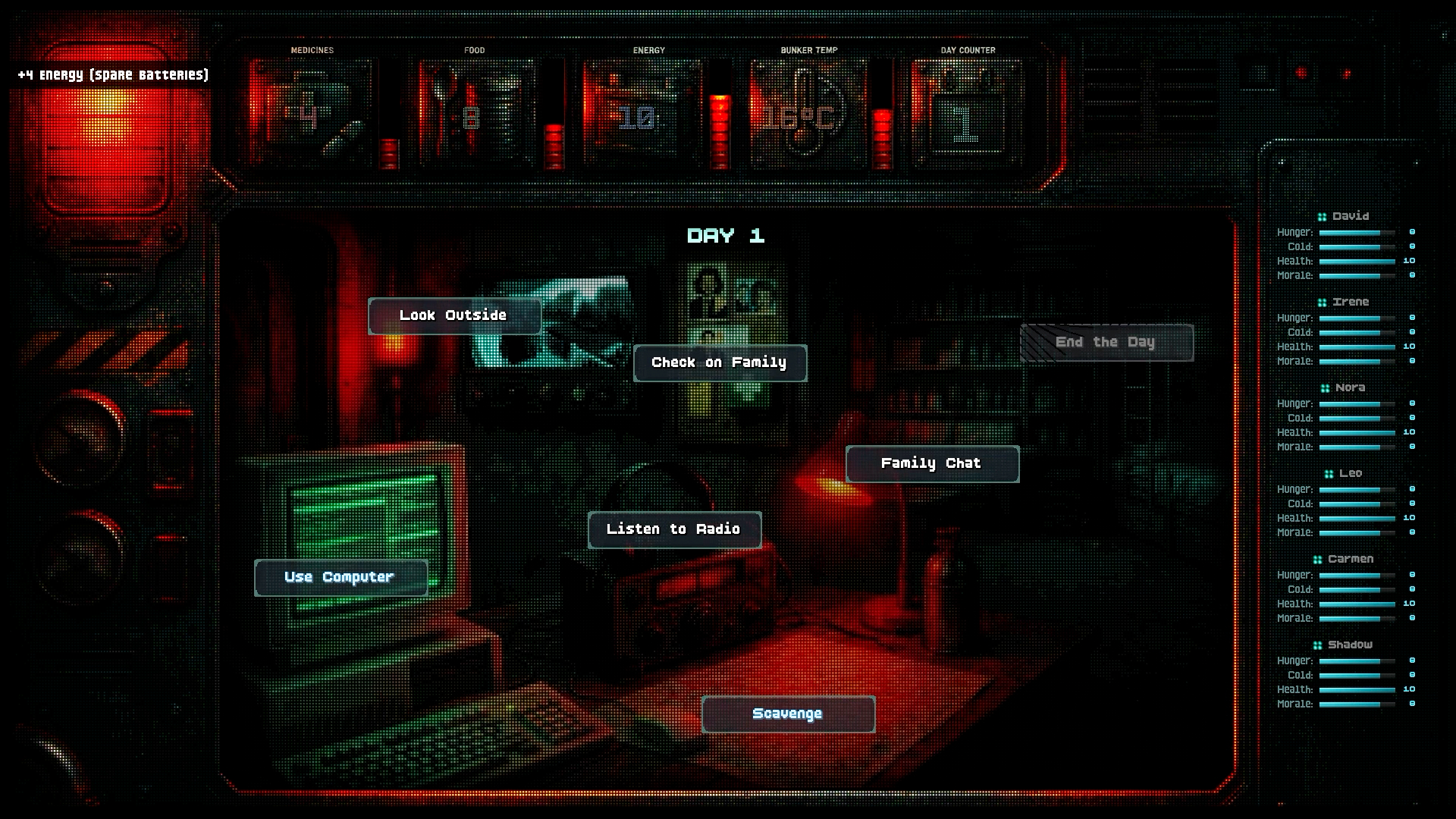Open Family Chat
The image size is (1456, 819).
click(x=932, y=464)
